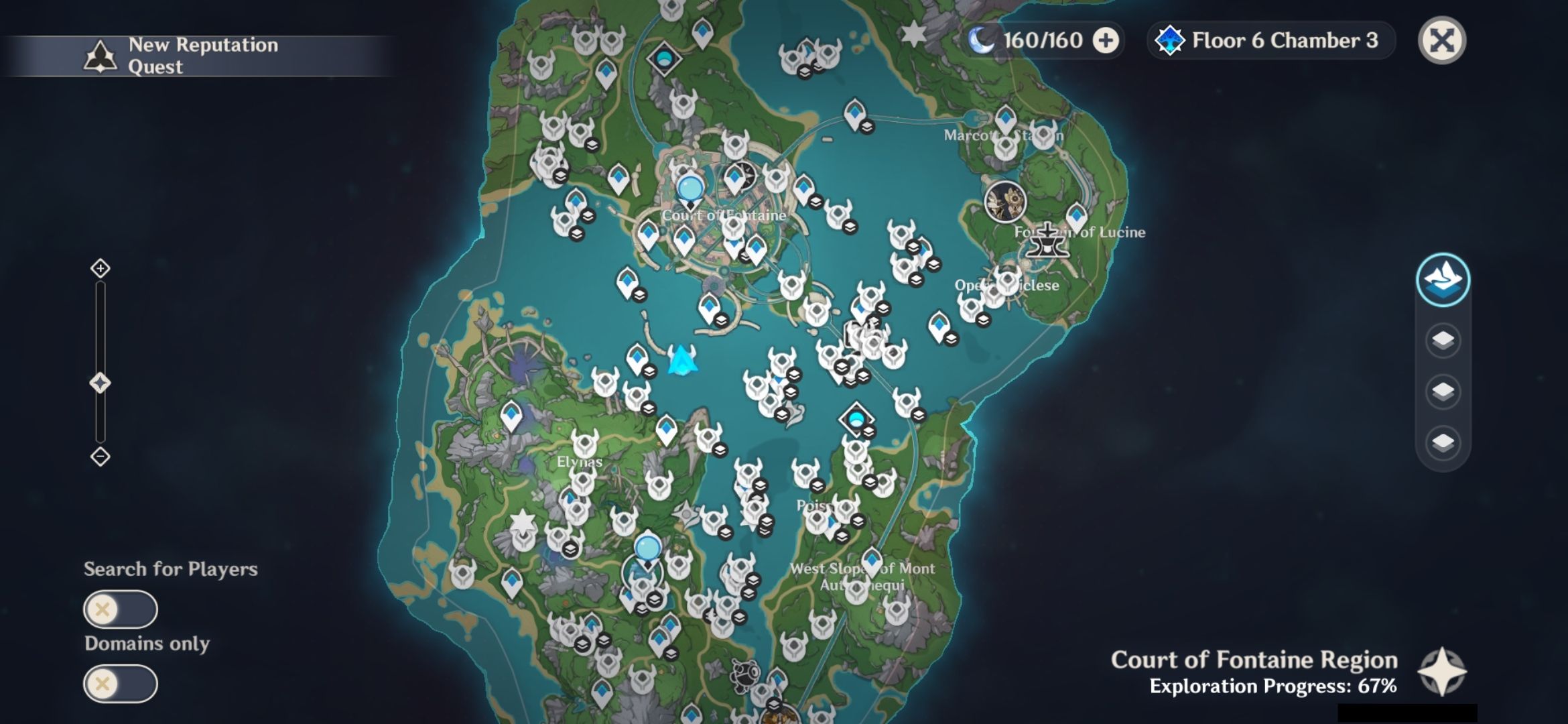Enable the Domains only filter

(120, 684)
